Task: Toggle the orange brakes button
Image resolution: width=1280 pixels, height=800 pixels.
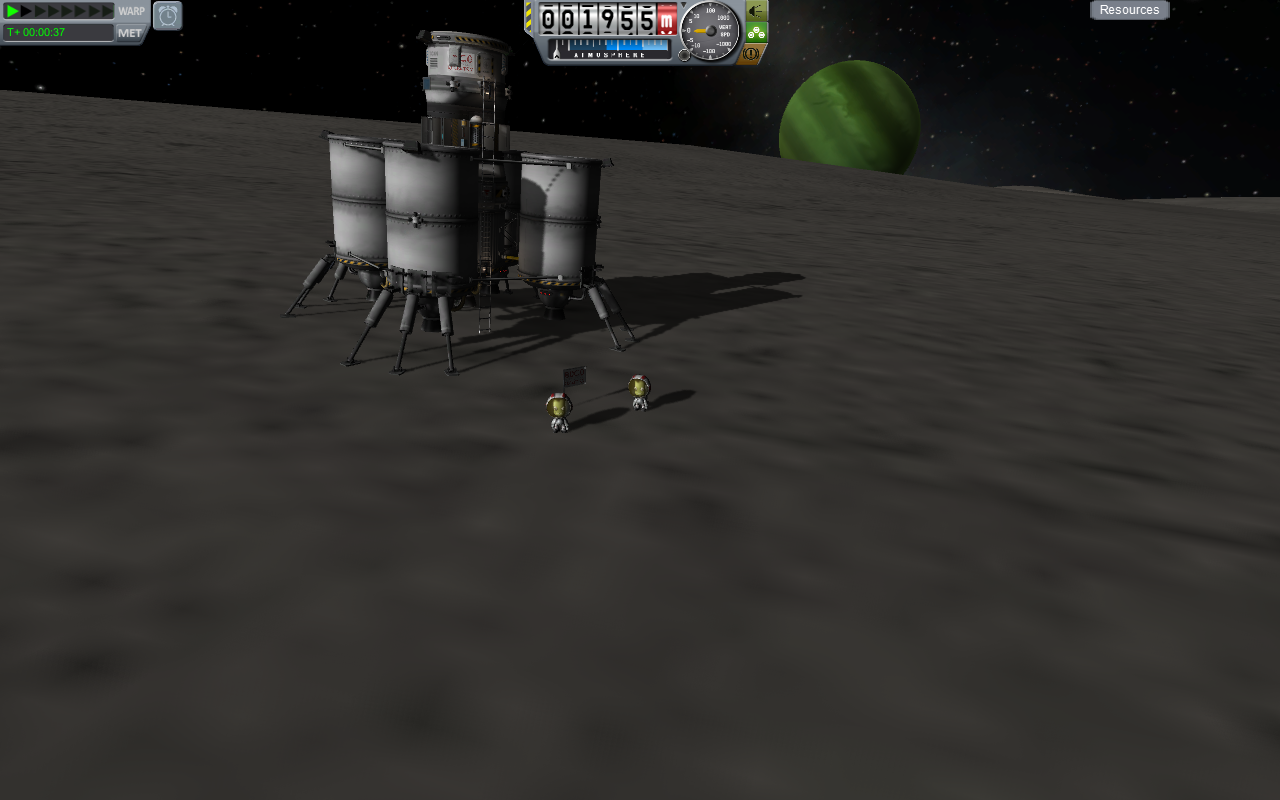Action: [x=753, y=53]
